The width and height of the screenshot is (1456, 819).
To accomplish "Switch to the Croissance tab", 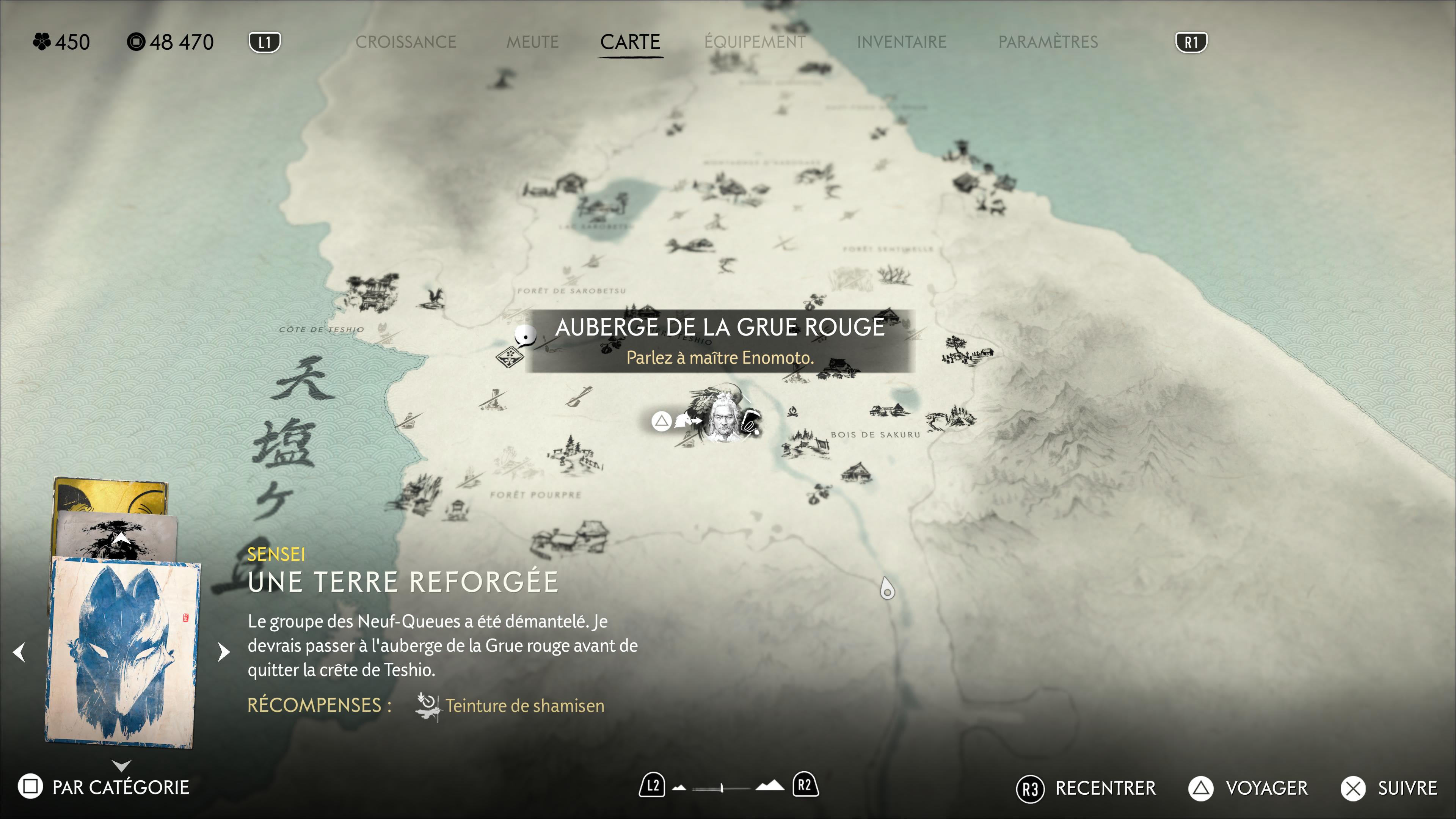I will coord(405,42).
